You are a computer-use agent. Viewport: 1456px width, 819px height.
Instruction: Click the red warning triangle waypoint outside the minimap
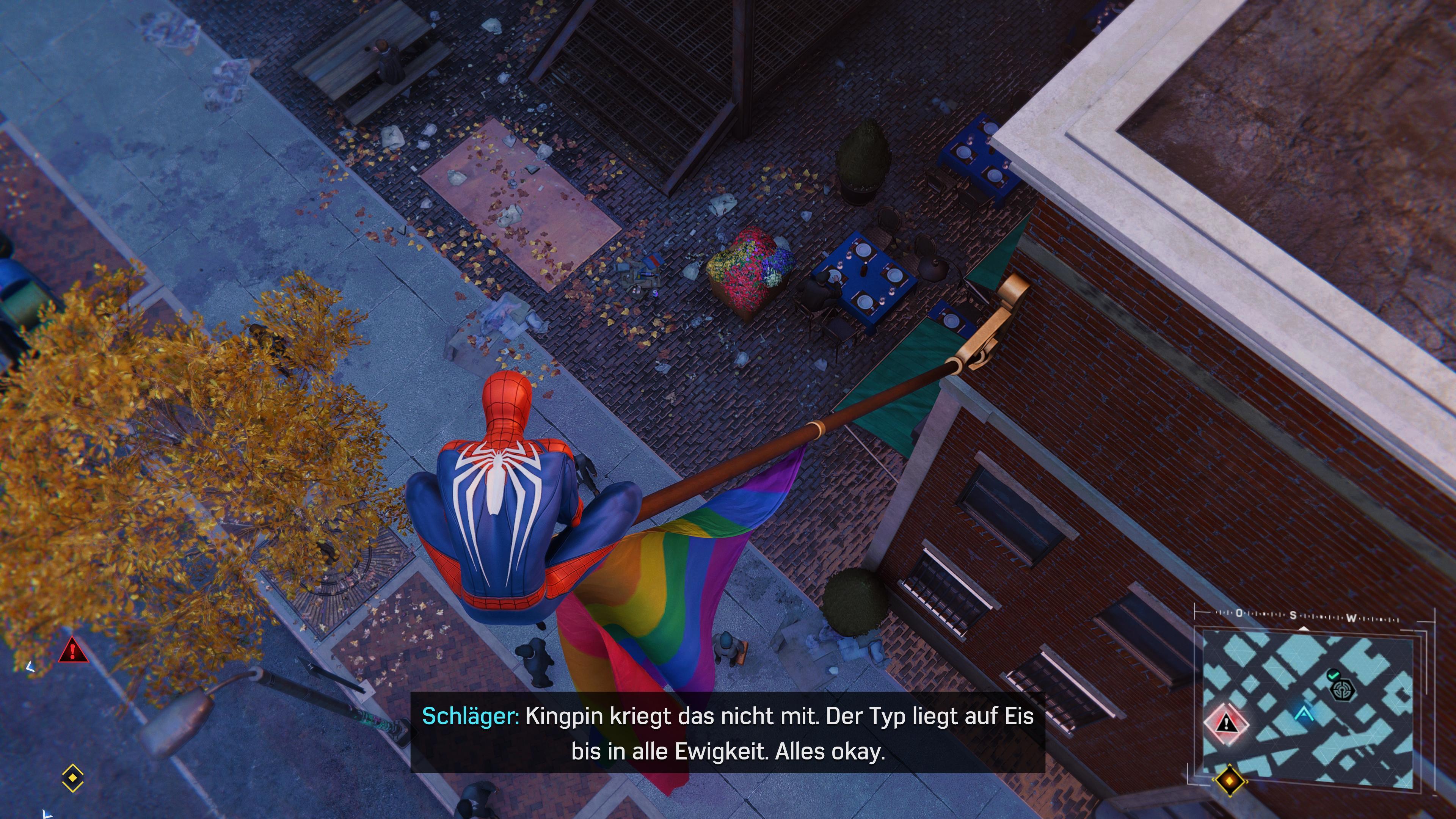click(73, 650)
